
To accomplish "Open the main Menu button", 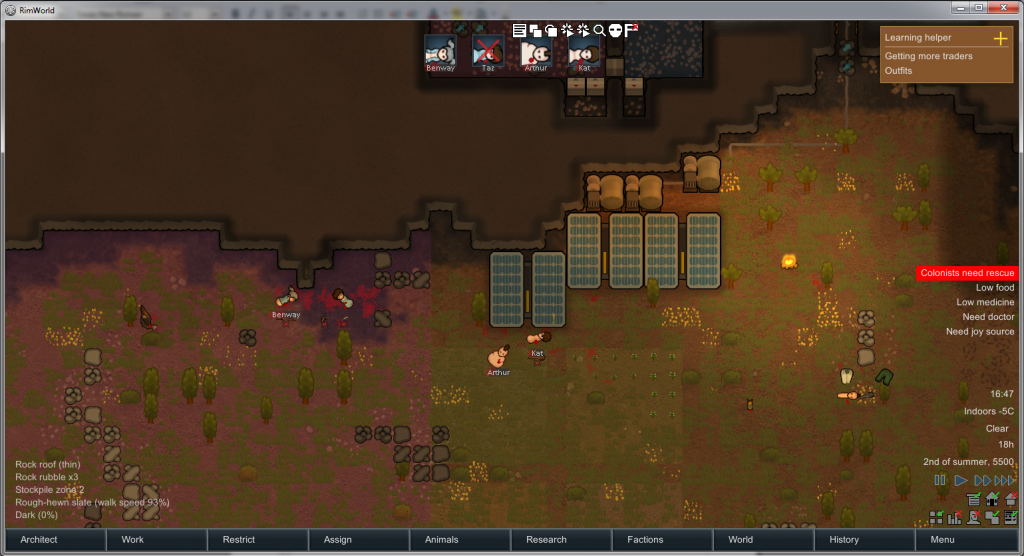I will 966,540.
